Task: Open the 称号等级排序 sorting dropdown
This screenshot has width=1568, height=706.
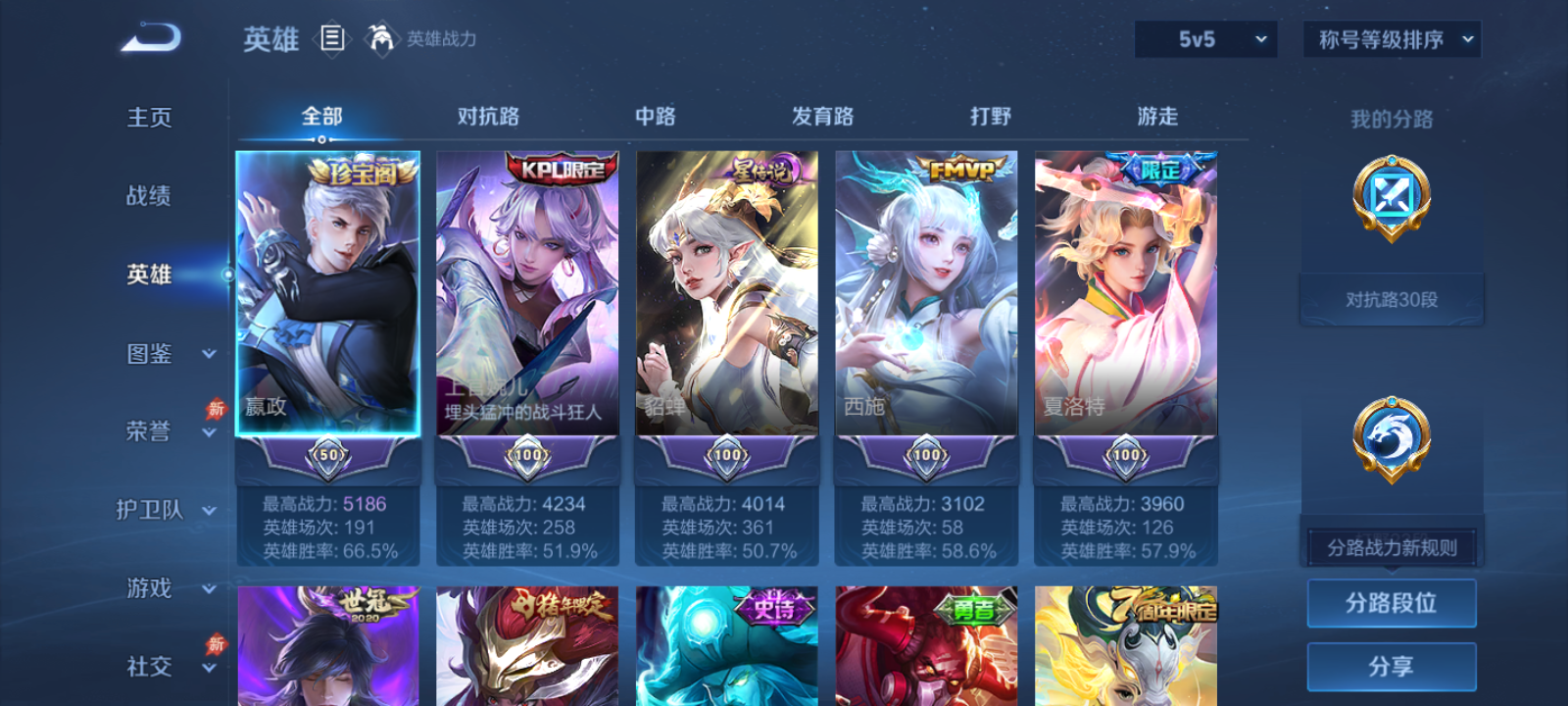Action: tap(1390, 39)
